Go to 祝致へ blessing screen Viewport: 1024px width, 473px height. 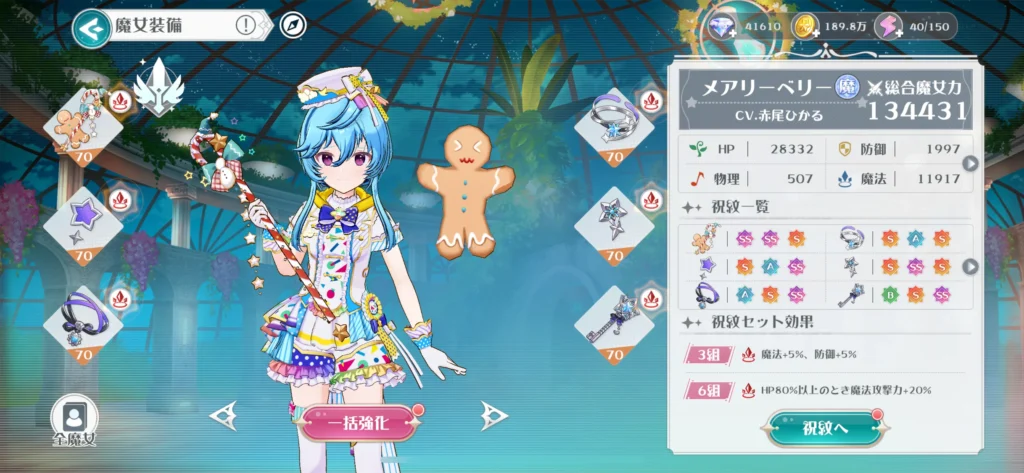coord(827,429)
